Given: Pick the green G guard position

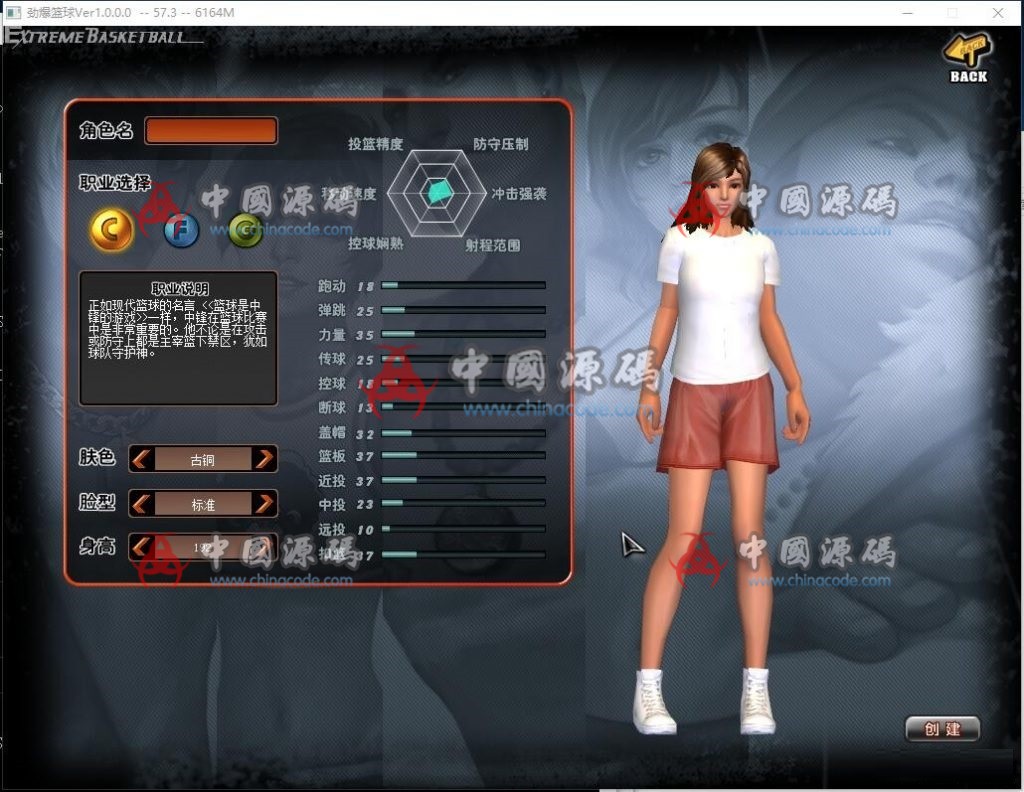Looking at the screenshot, I should tap(245, 231).
